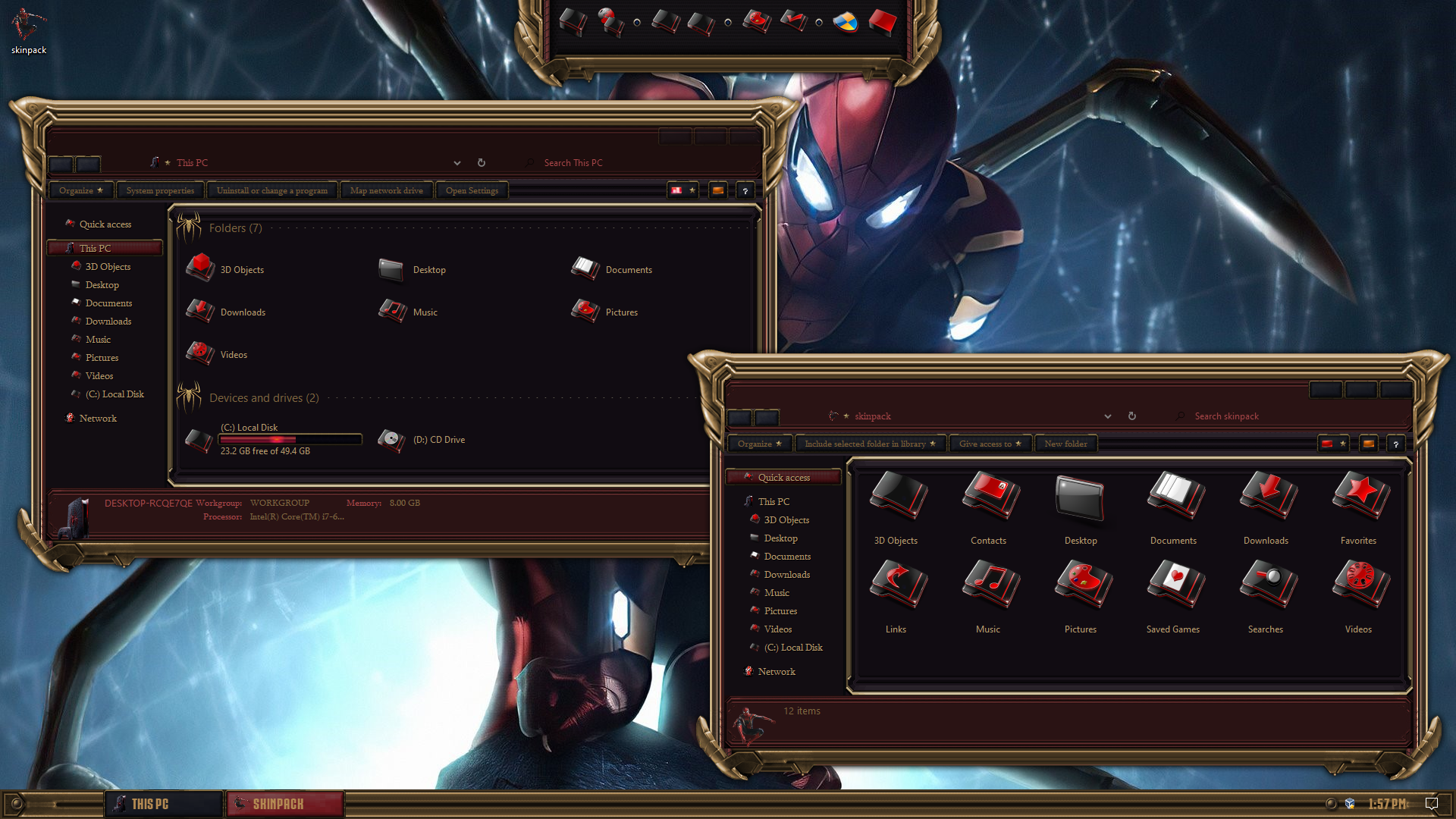Image resolution: width=1456 pixels, height=819 pixels.
Task: Open the Saved Games folder
Action: pos(1172,596)
